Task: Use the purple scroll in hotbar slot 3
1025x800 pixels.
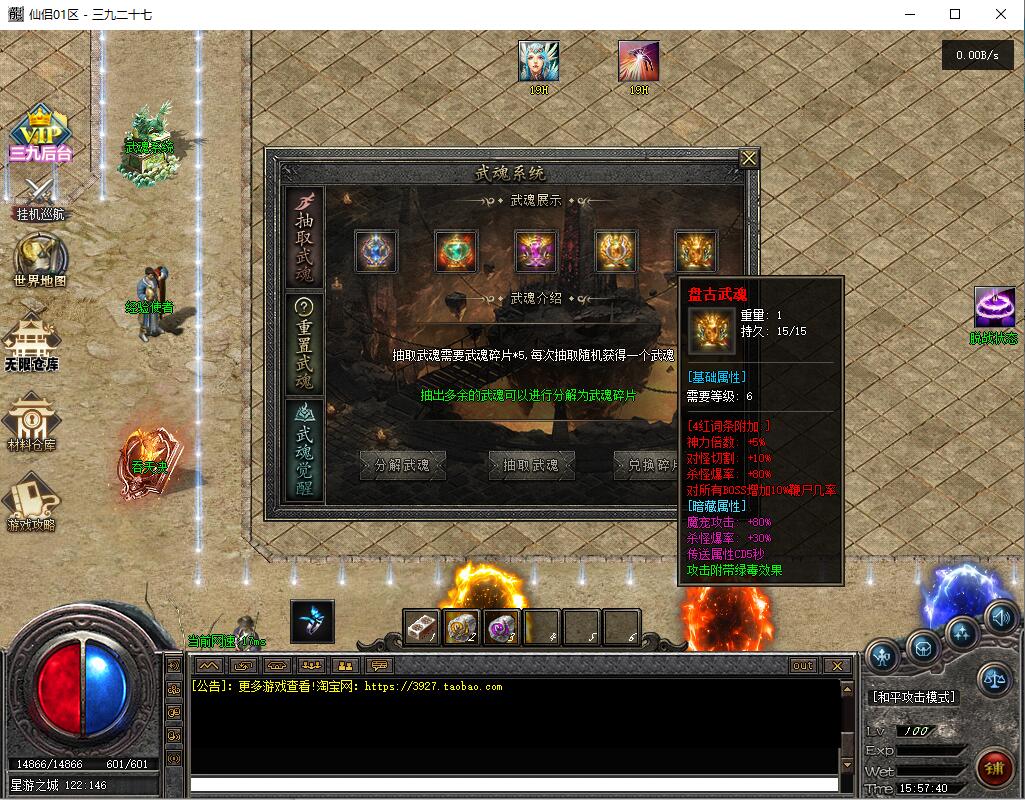Action: (501, 627)
